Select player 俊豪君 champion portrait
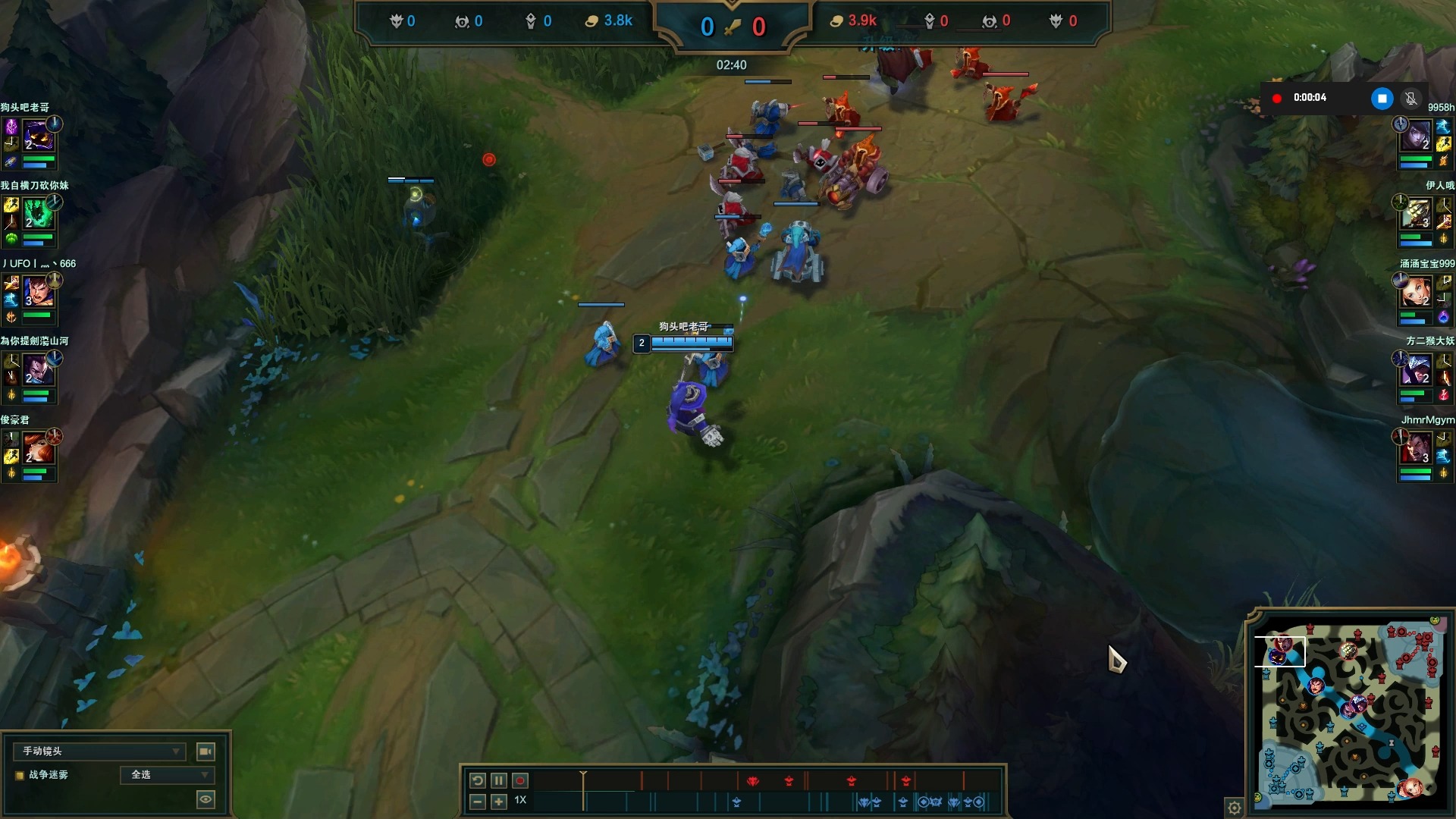The width and height of the screenshot is (1456, 819). pyautogui.click(x=38, y=450)
